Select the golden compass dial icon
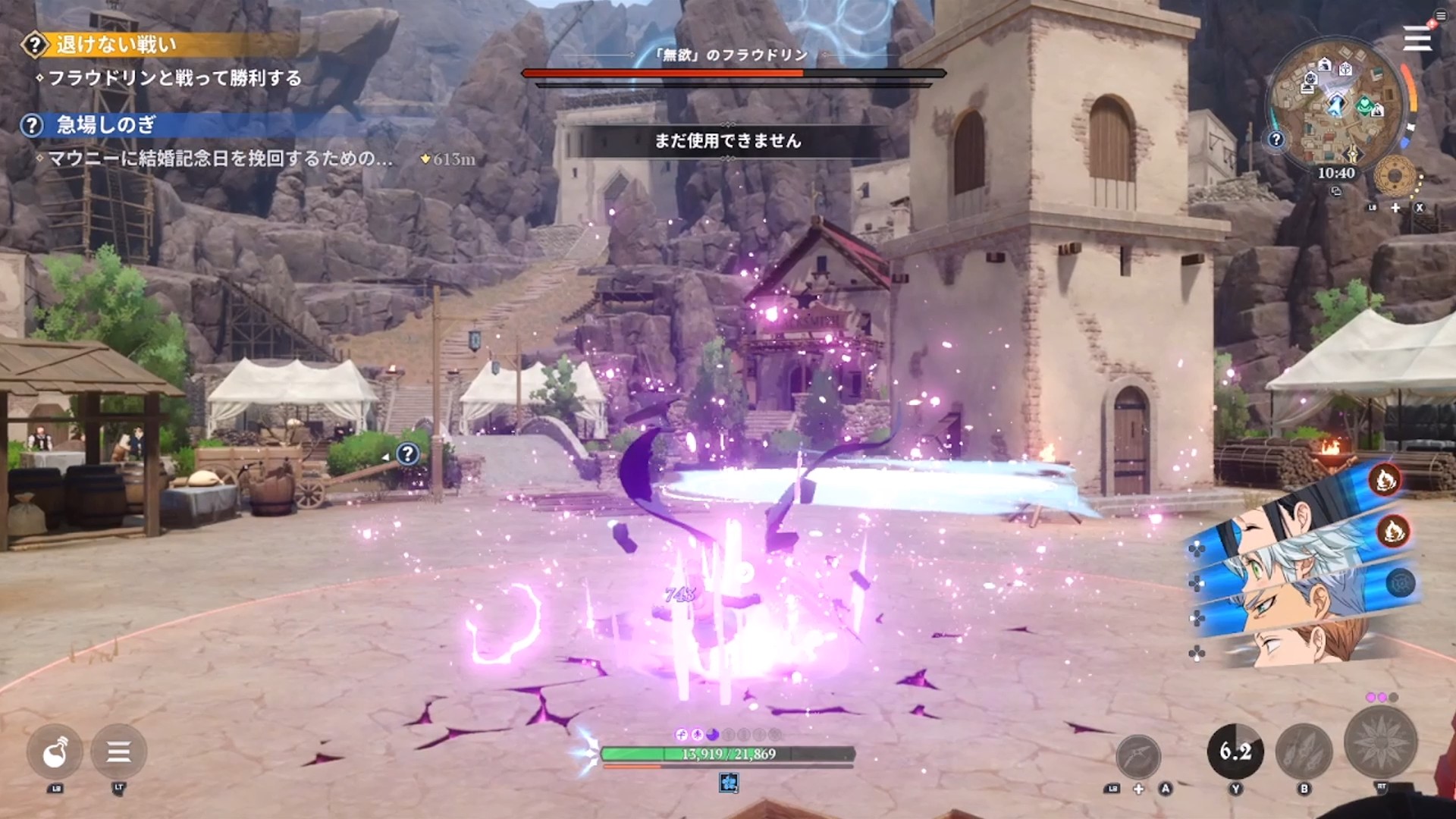The image size is (1456, 819). point(1395,177)
